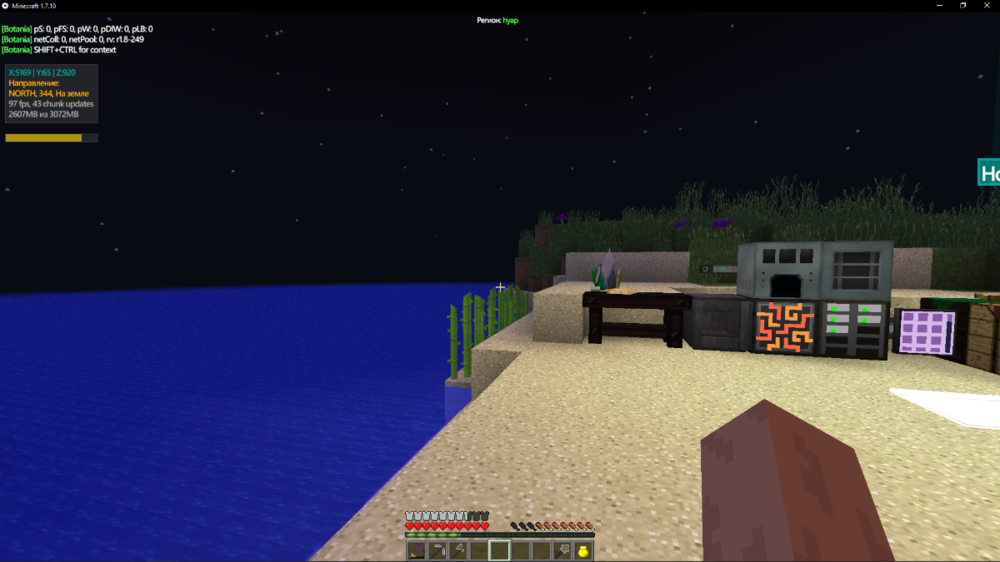Switch to the yellow pouch hotbar slot
The image size is (1000, 562).
[x=583, y=551]
